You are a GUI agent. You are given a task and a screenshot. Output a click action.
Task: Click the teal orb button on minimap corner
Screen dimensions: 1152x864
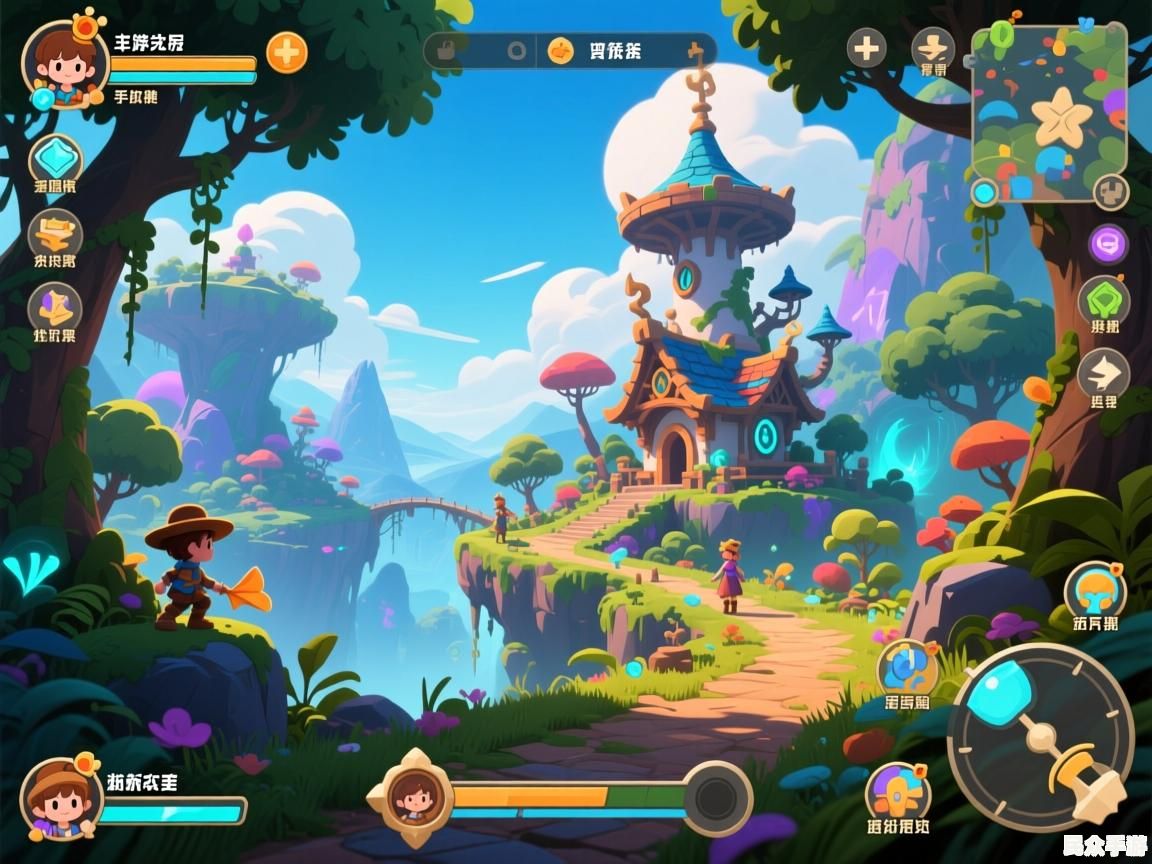click(x=985, y=192)
